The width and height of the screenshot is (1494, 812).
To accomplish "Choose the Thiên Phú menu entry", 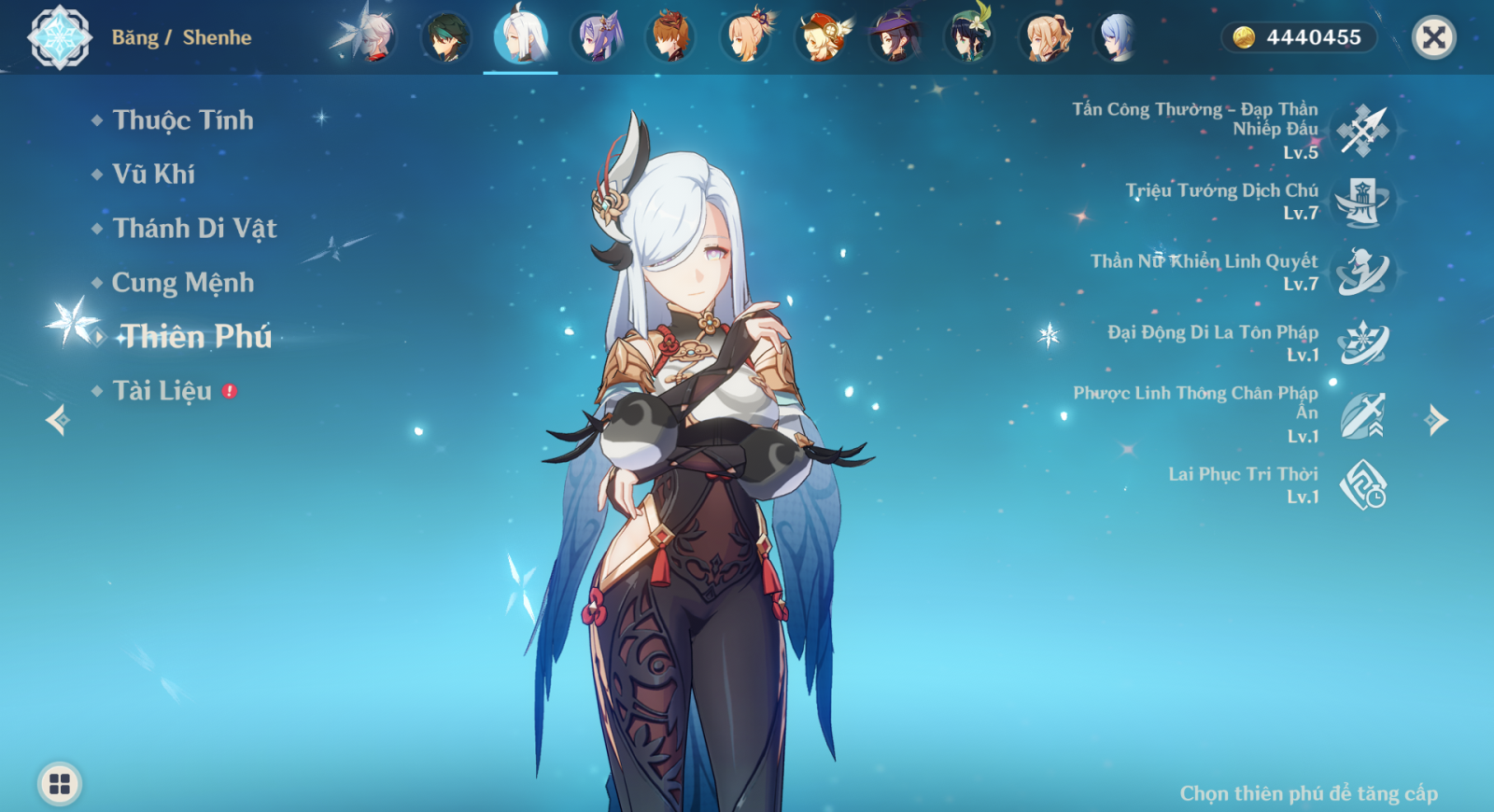I will pyautogui.click(x=196, y=337).
